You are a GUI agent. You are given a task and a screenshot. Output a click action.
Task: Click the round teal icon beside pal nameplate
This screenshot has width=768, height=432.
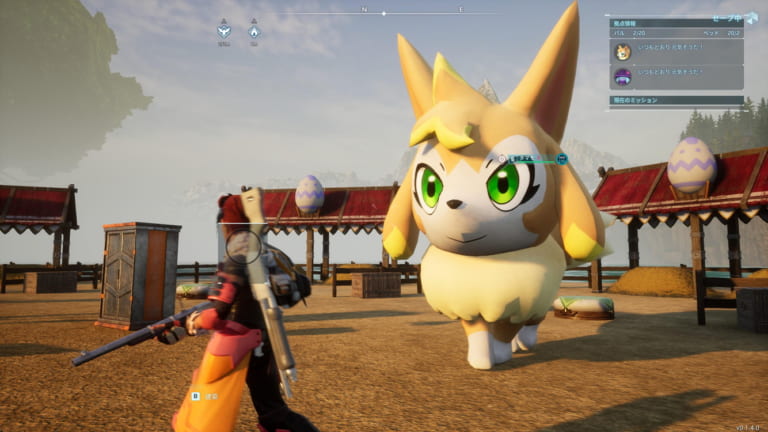tap(562, 158)
